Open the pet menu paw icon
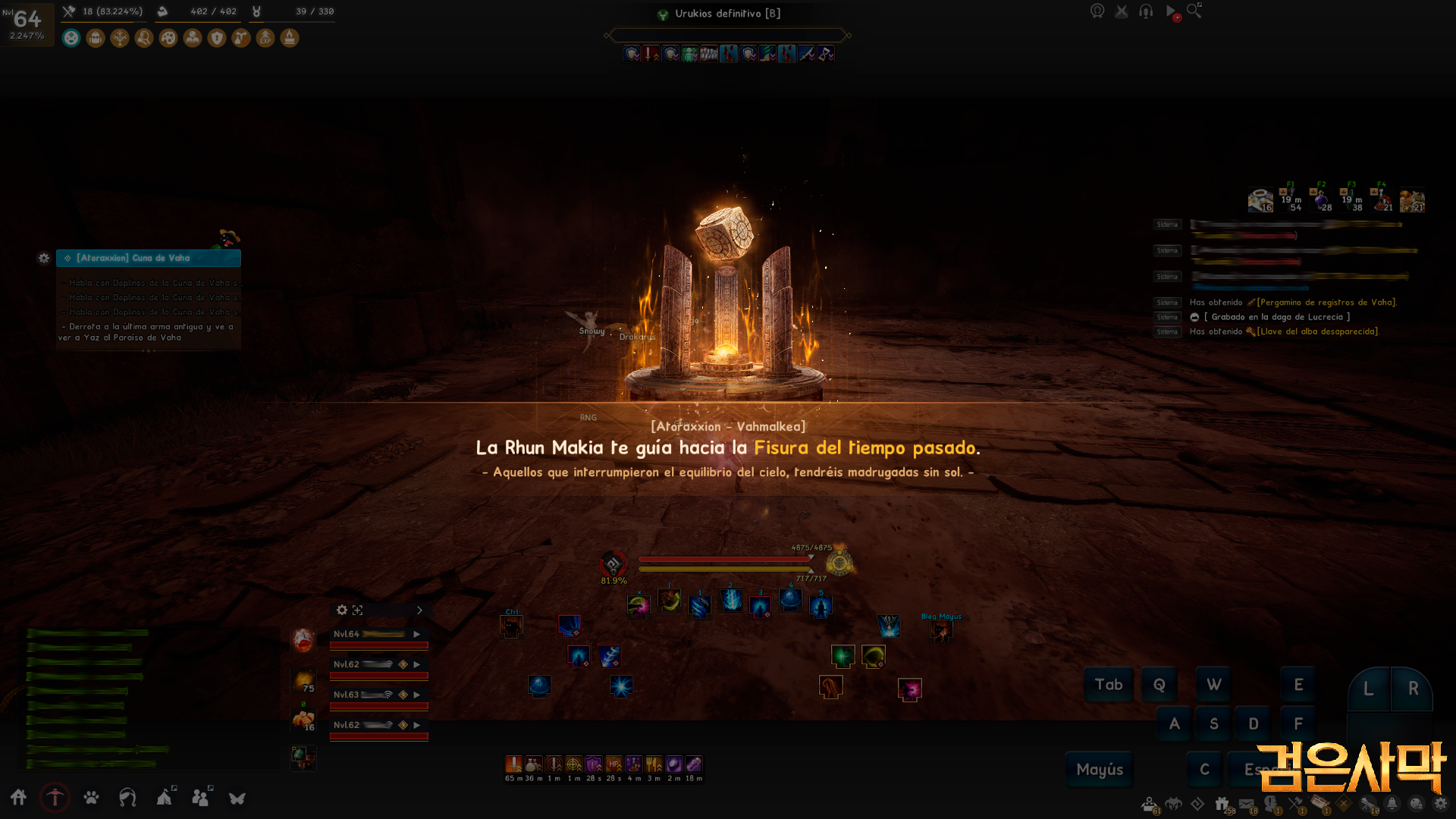 coord(90,798)
